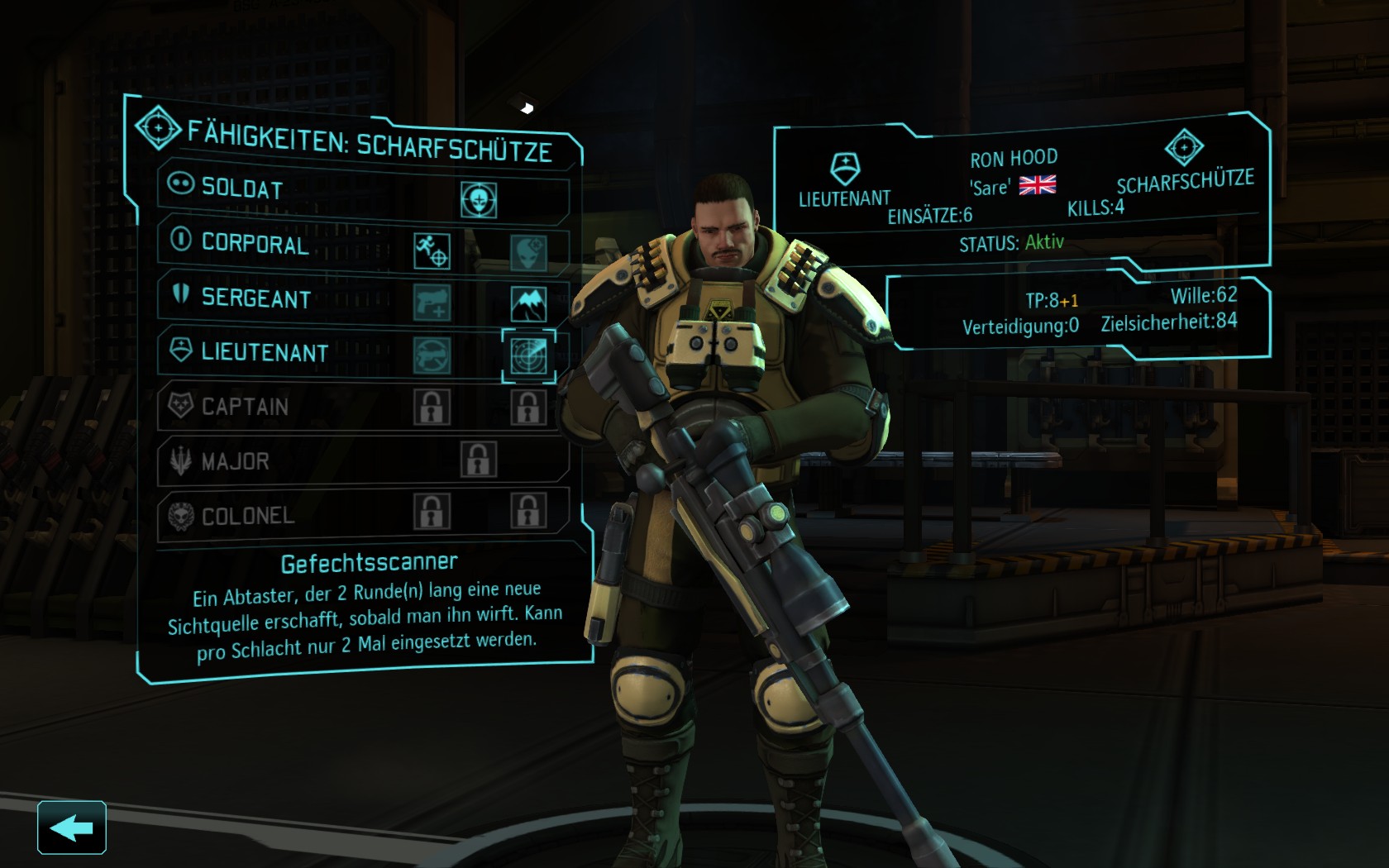The image size is (1389, 868).
Task: Go back with the arrow button
Action: point(72,827)
